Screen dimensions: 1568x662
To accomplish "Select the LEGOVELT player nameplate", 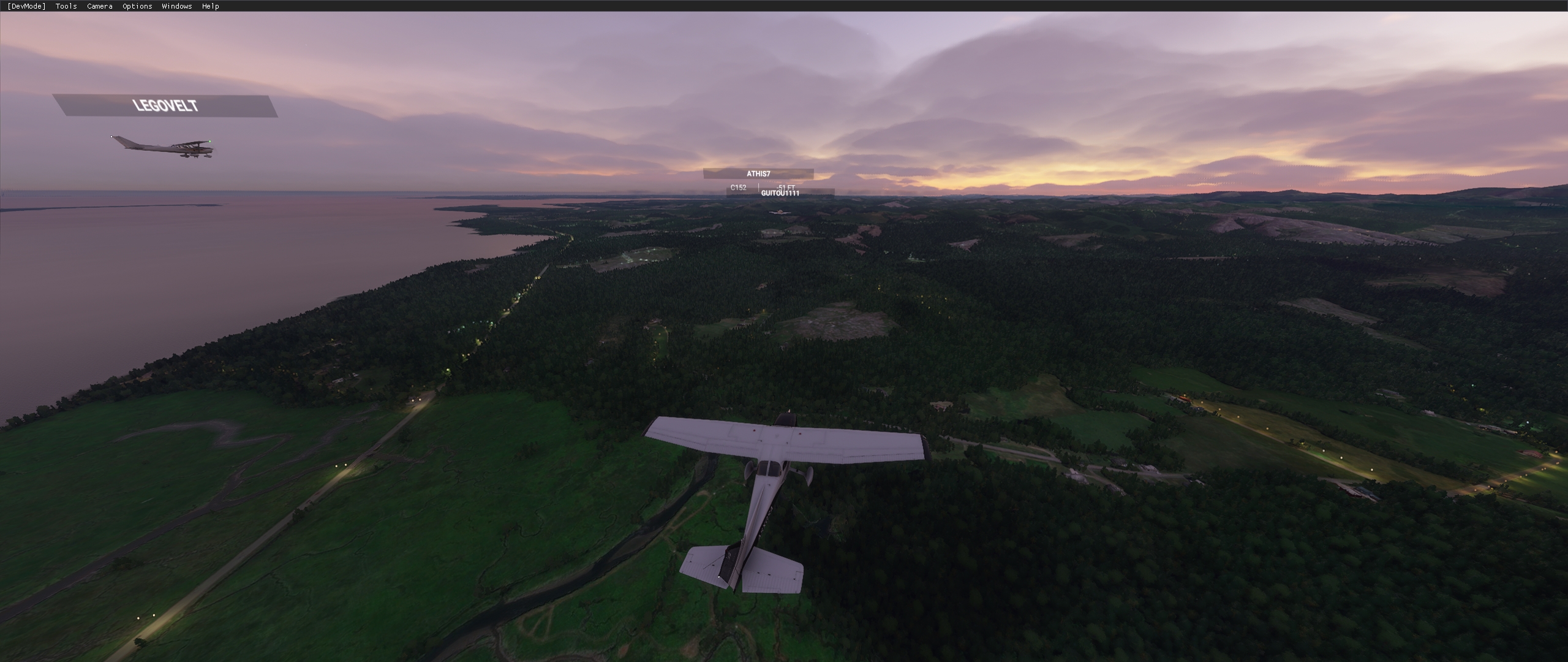I will click(x=166, y=106).
